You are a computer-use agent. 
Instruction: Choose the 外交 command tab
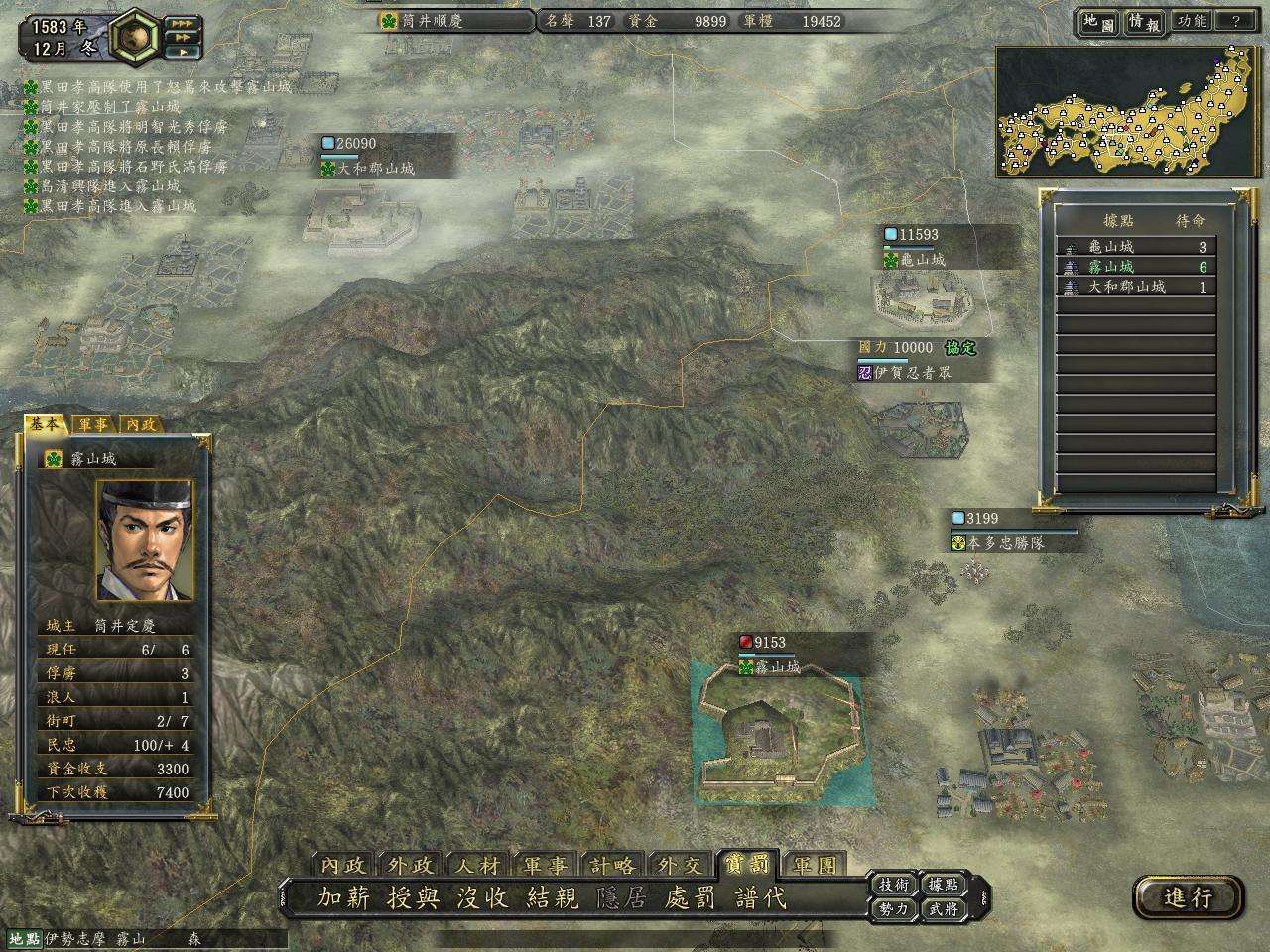point(680,865)
